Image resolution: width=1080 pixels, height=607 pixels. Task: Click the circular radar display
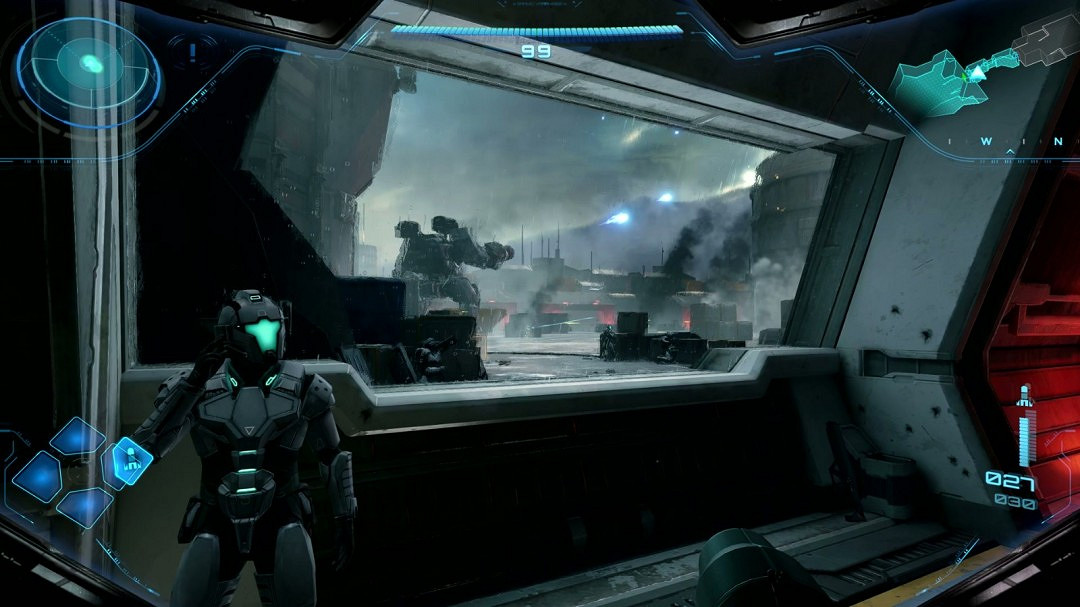pyautogui.click(x=89, y=70)
